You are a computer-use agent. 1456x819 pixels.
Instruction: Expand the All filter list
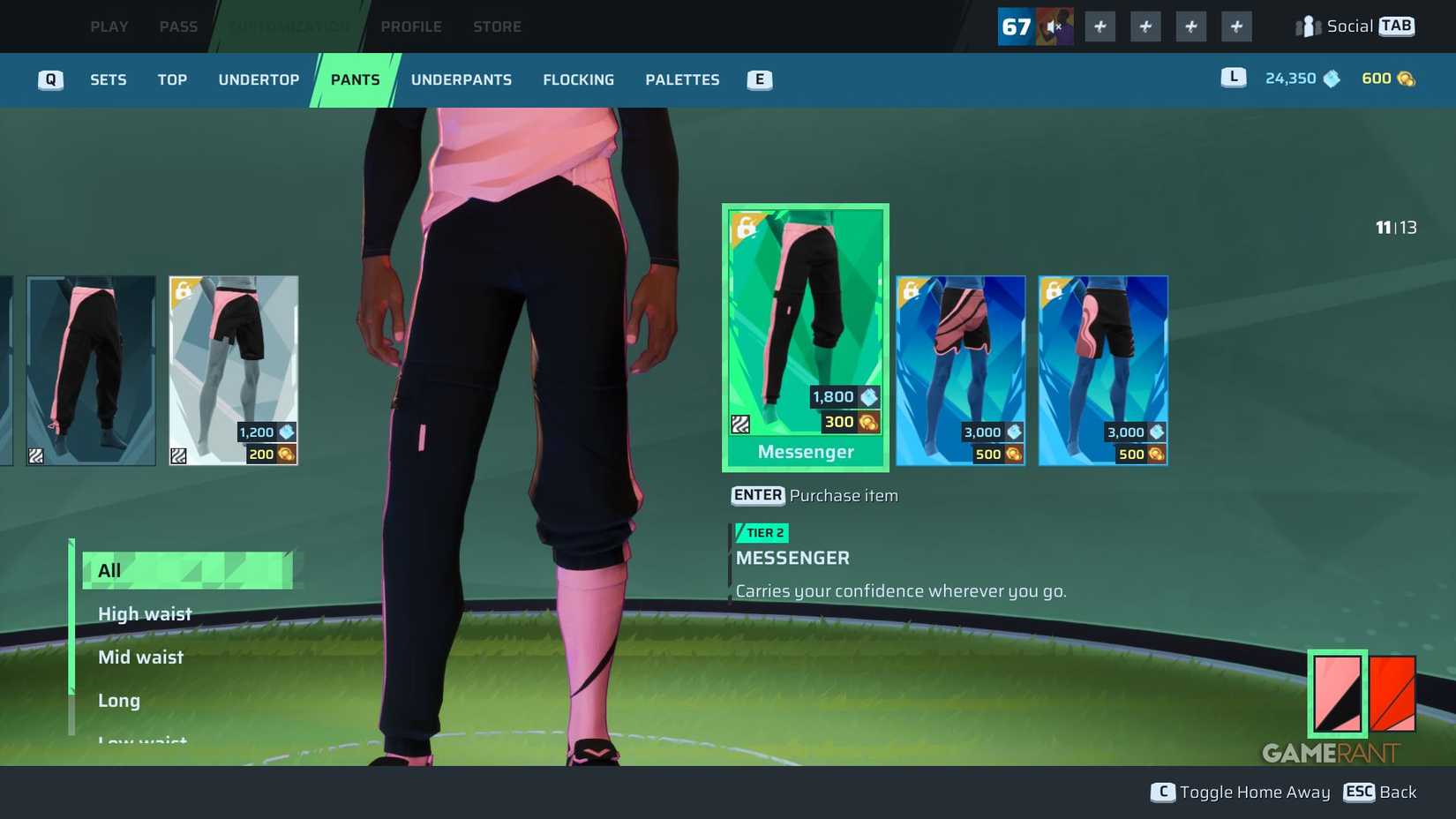[109, 570]
